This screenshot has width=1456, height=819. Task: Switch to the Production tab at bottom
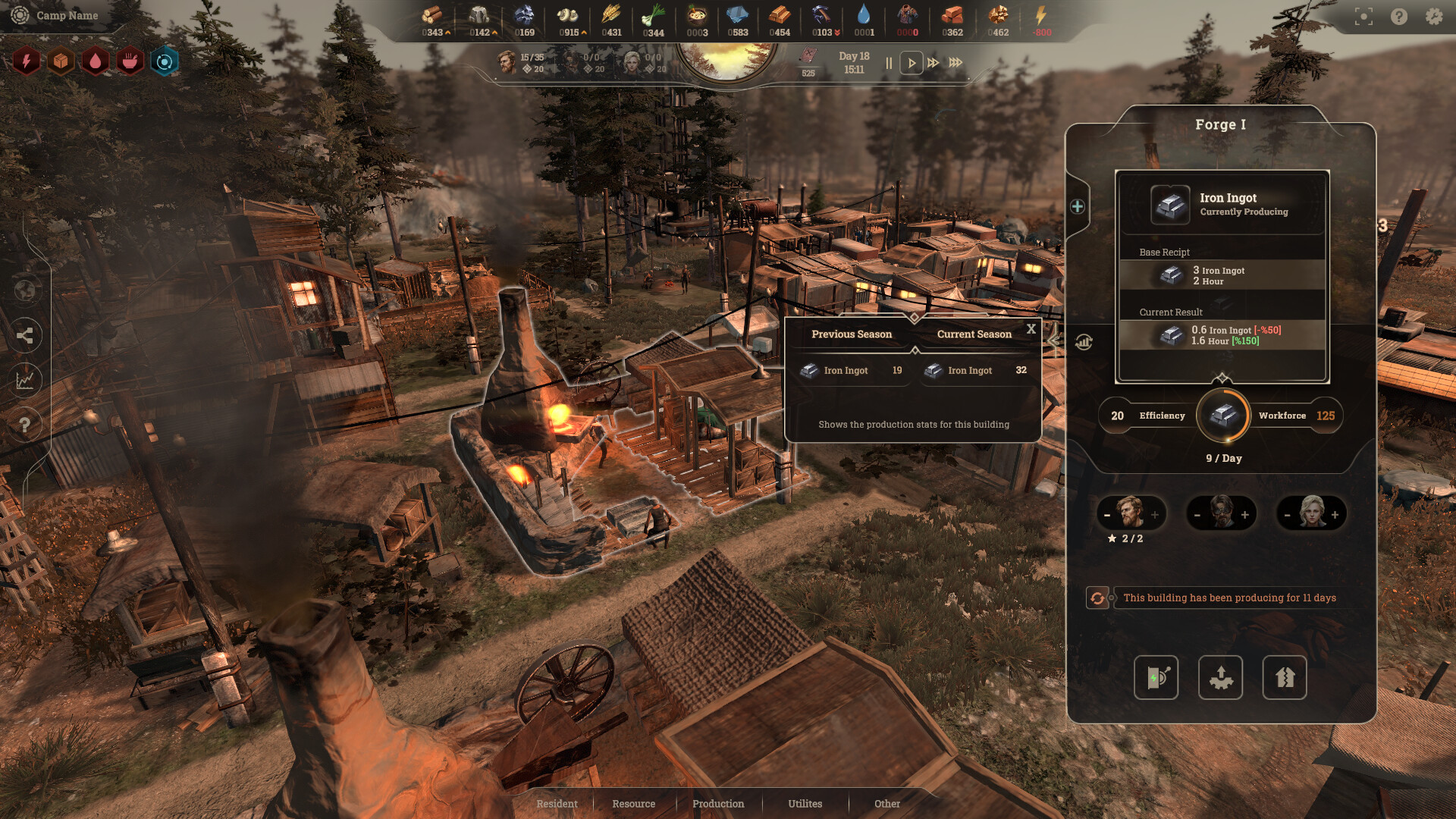coord(717,803)
